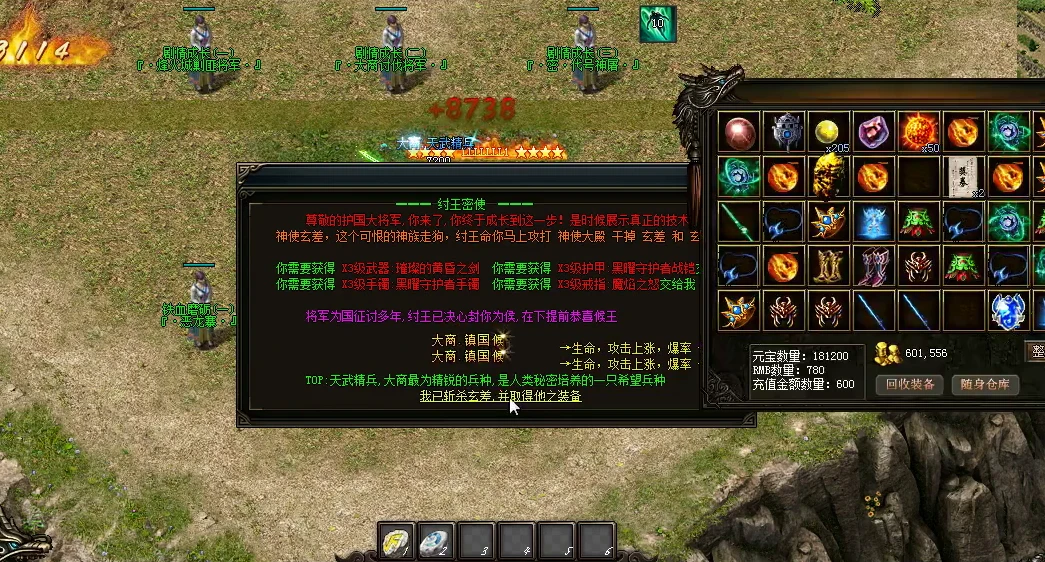Viewport: 1045px width, 562px height.
Task: Select the blazing sun orb stack x50
Action: (919, 131)
